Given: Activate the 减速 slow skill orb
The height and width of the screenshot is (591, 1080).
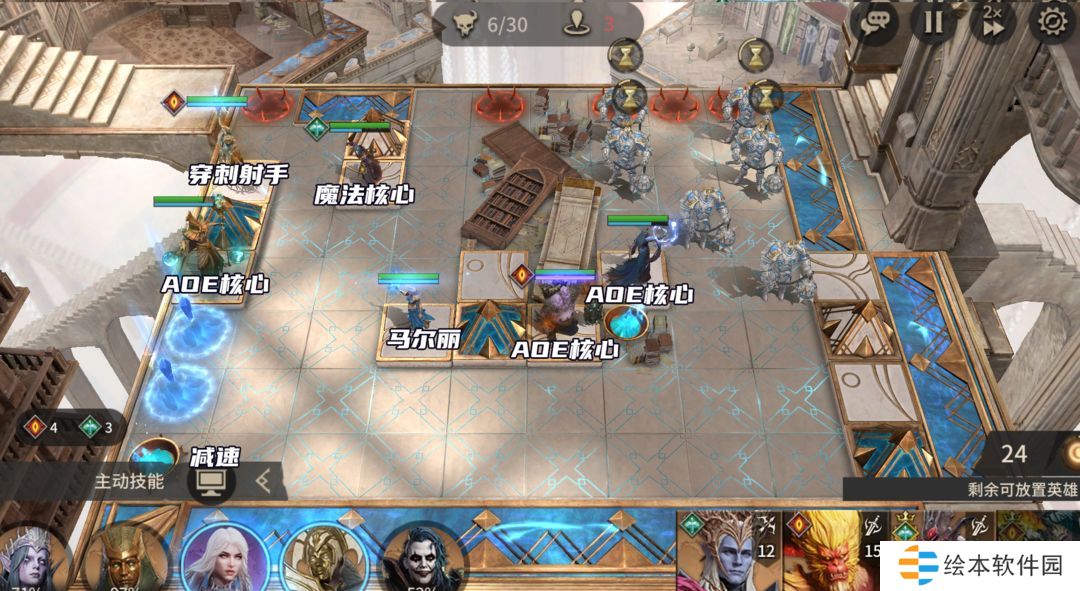Looking at the screenshot, I should click(154, 455).
